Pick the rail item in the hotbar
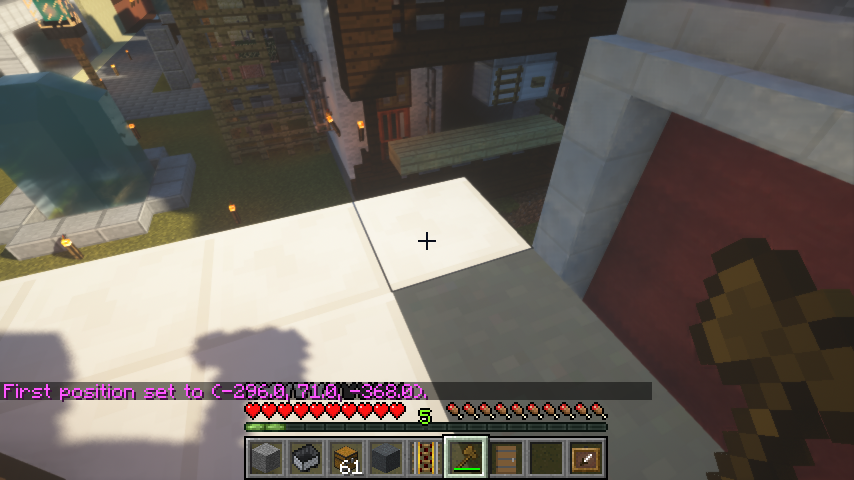Image resolution: width=854 pixels, height=480 pixels. click(x=426, y=458)
